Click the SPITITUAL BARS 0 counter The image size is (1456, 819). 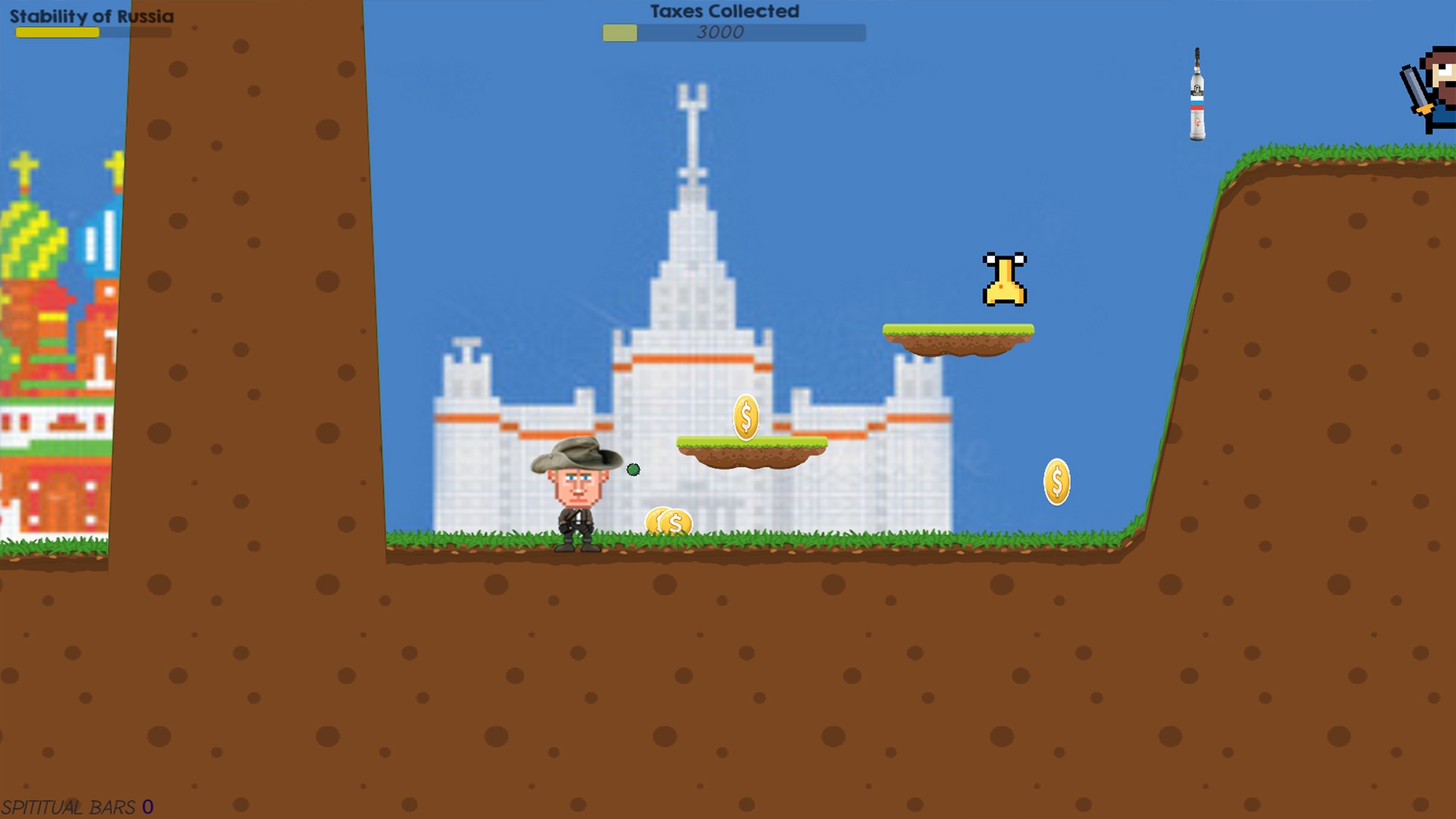(76, 806)
